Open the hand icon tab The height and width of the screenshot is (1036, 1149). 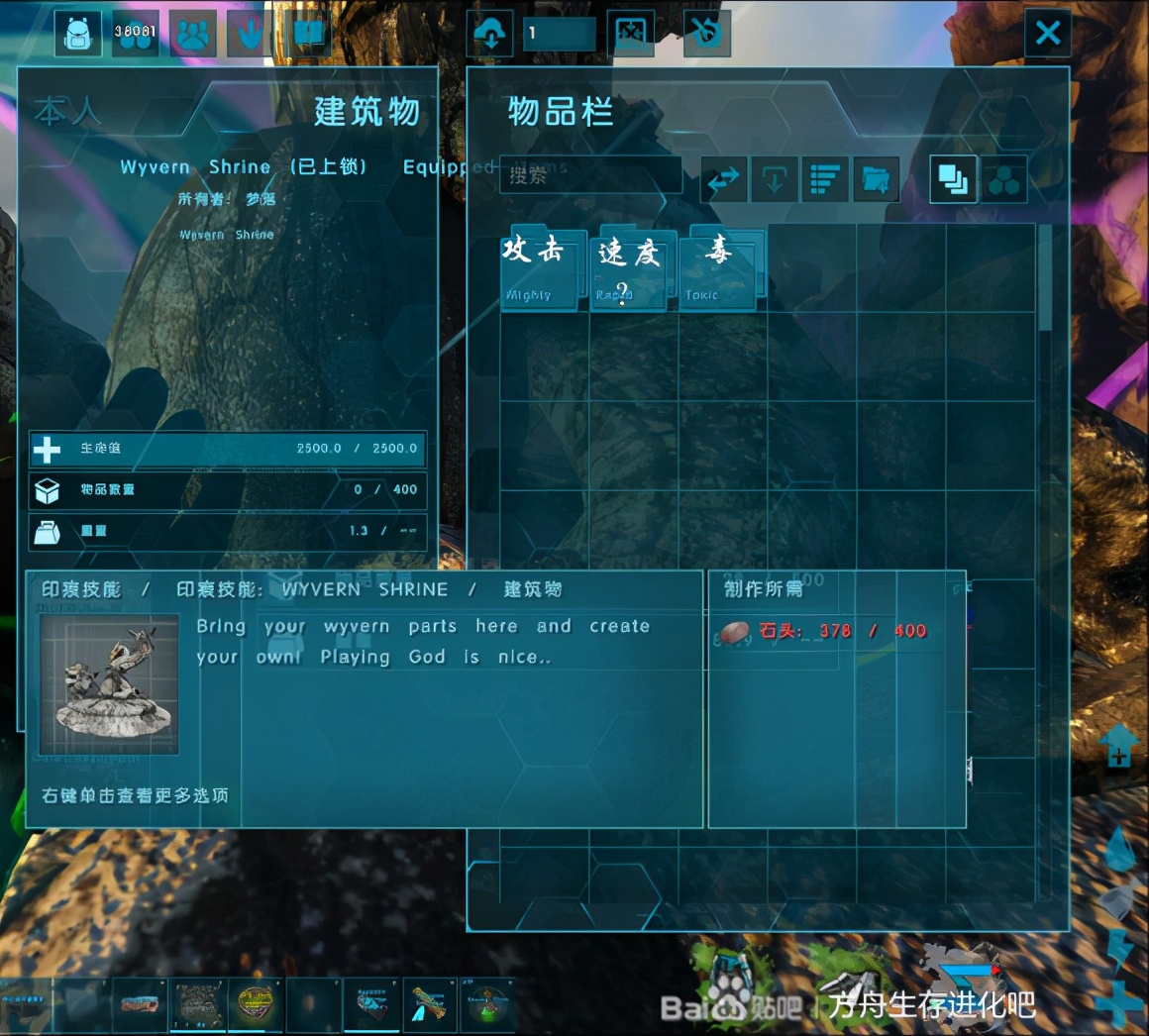(x=251, y=34)
